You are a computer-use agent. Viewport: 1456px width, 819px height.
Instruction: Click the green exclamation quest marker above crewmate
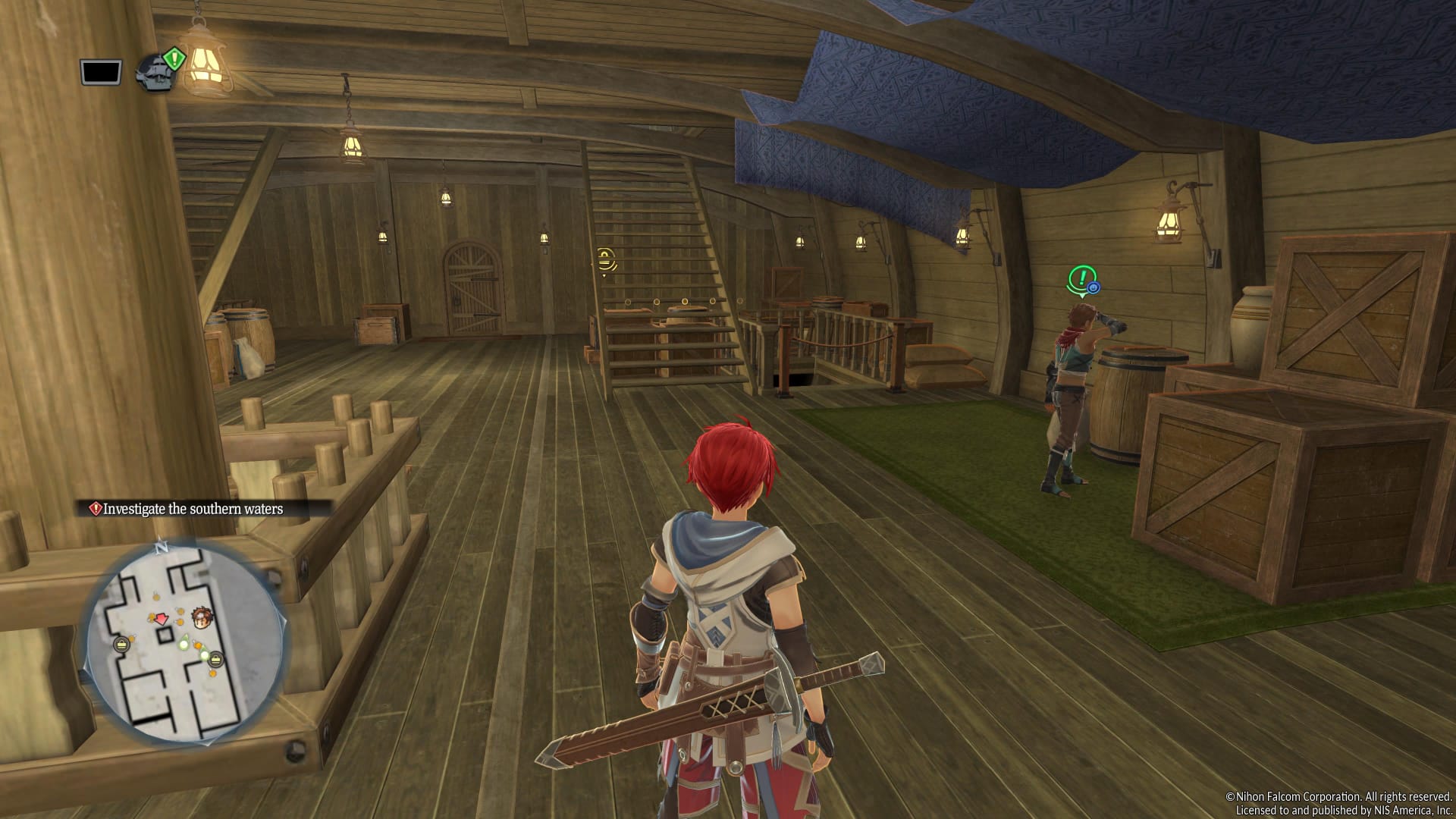(x=1082, y=279)
